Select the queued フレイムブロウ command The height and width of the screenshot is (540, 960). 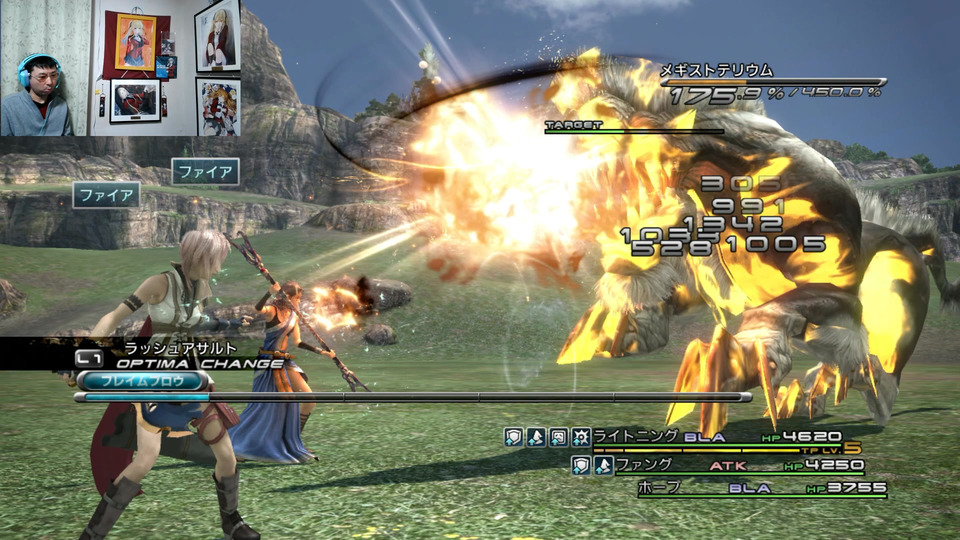coord(141,380)
